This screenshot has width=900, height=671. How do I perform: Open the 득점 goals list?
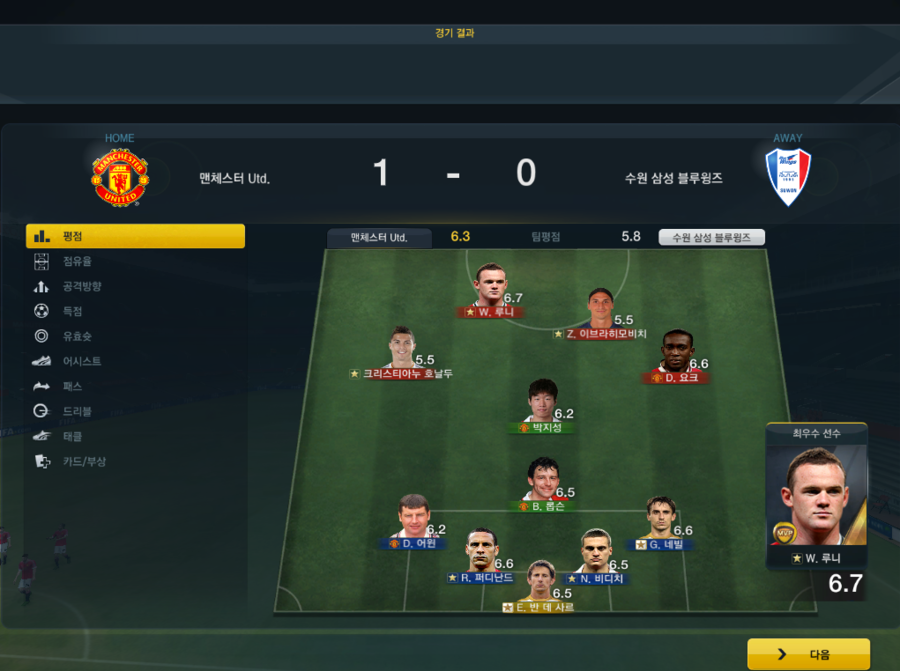(x=71, y=311)
